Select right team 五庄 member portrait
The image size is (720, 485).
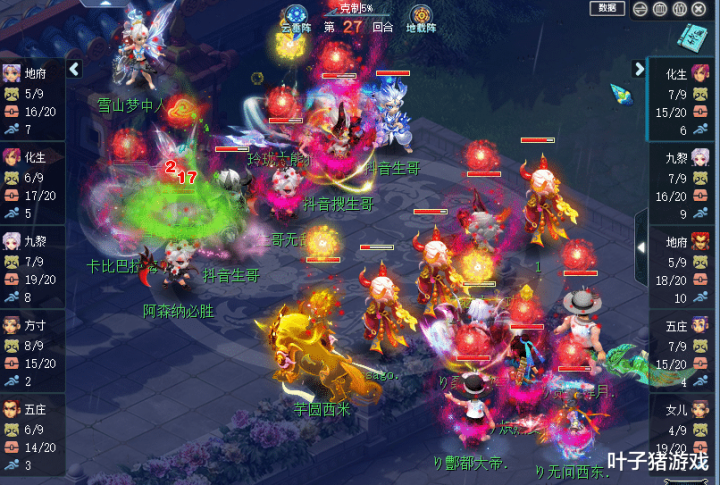pos(704,325)
